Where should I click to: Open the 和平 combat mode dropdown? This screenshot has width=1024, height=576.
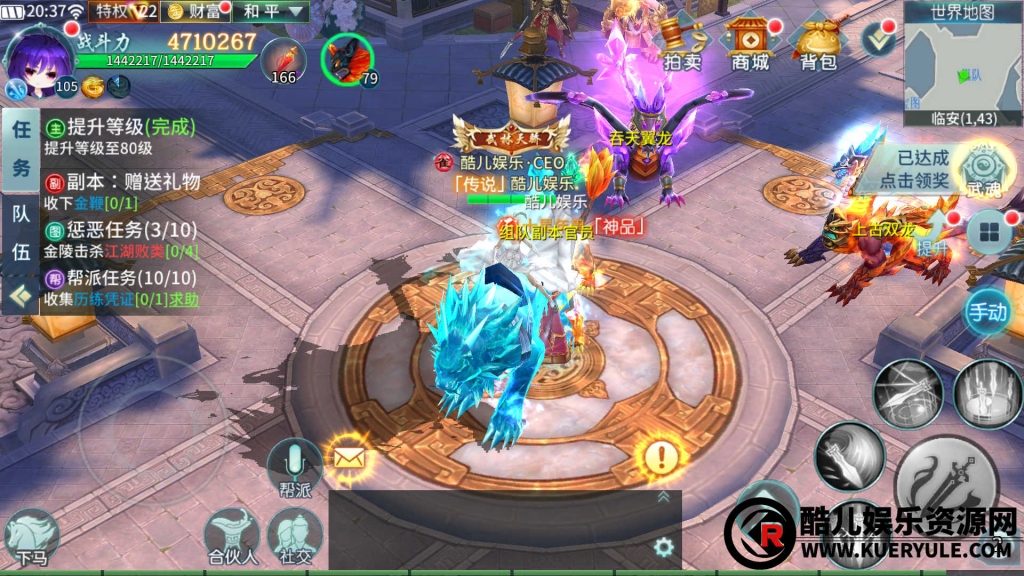(274, 12)
